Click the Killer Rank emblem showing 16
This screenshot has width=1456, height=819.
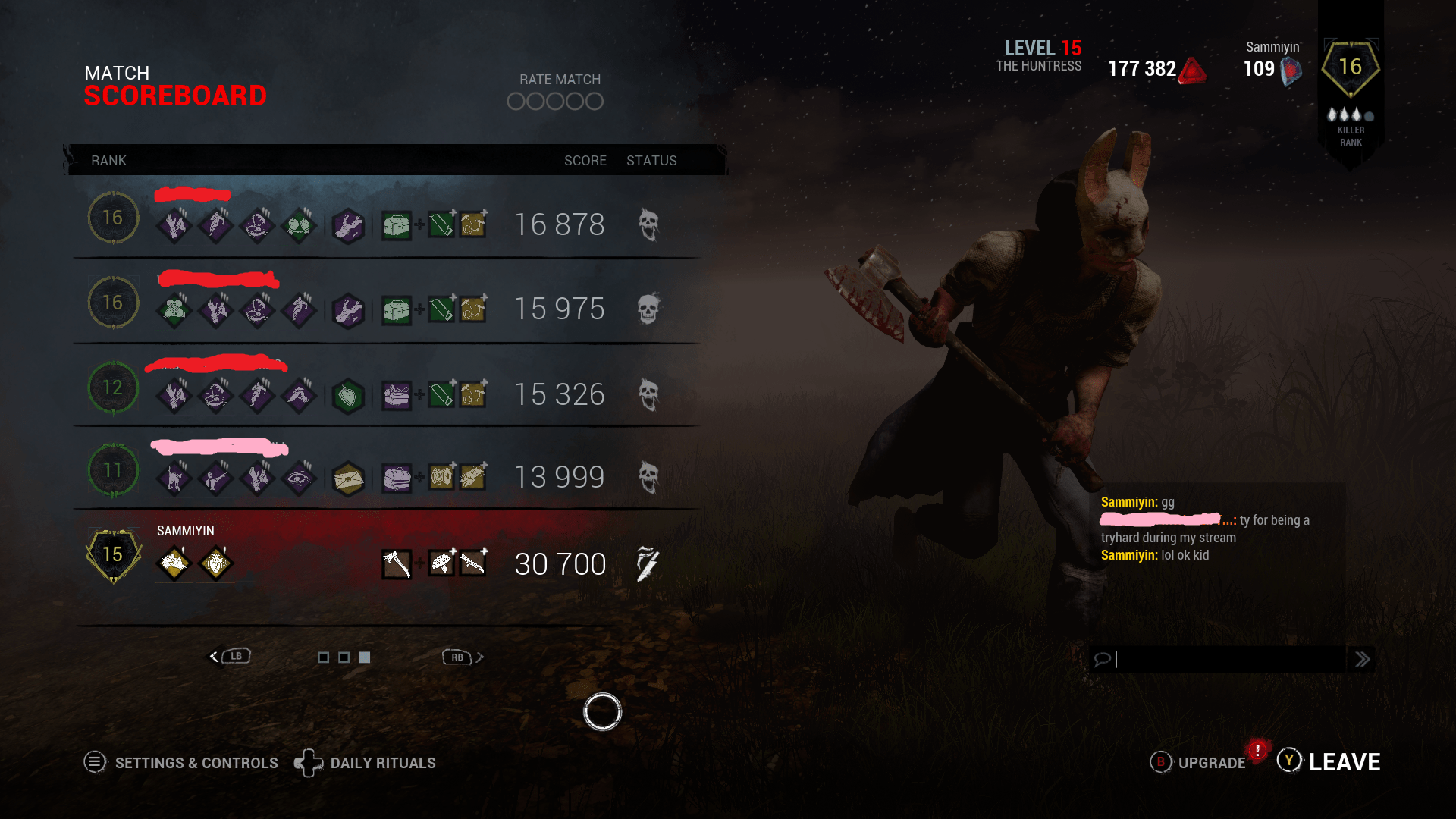(x=1351, y=67)
